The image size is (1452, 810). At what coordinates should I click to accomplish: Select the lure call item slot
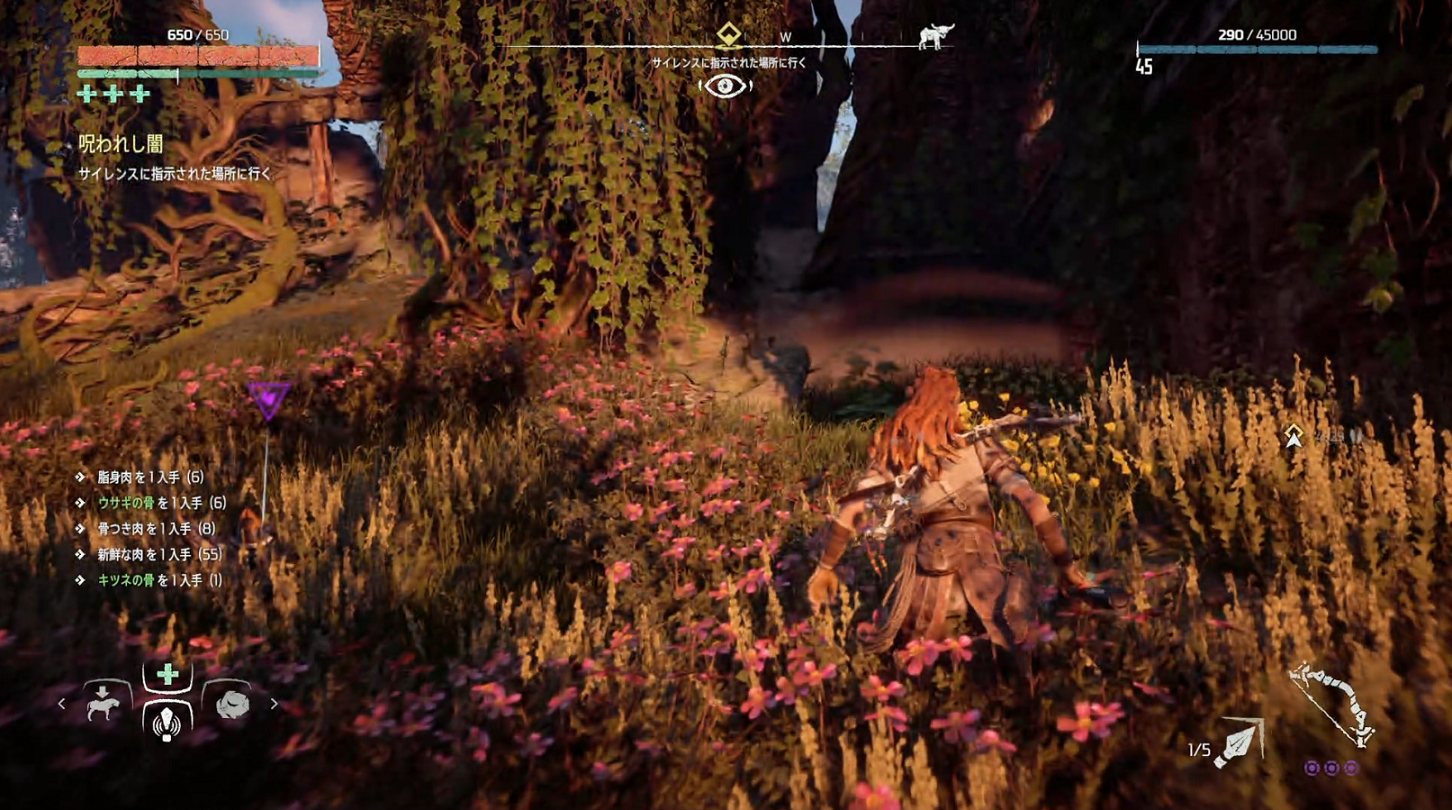coord(167,719)
